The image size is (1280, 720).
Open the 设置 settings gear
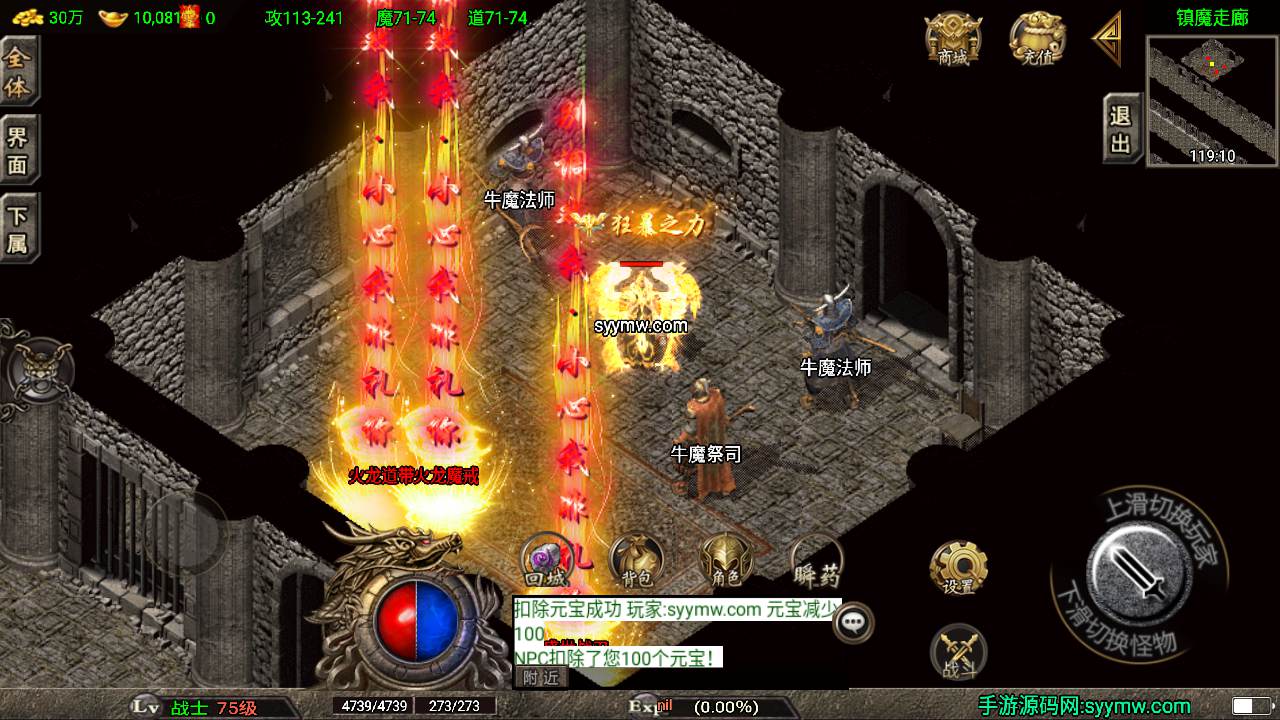[958, 568]
